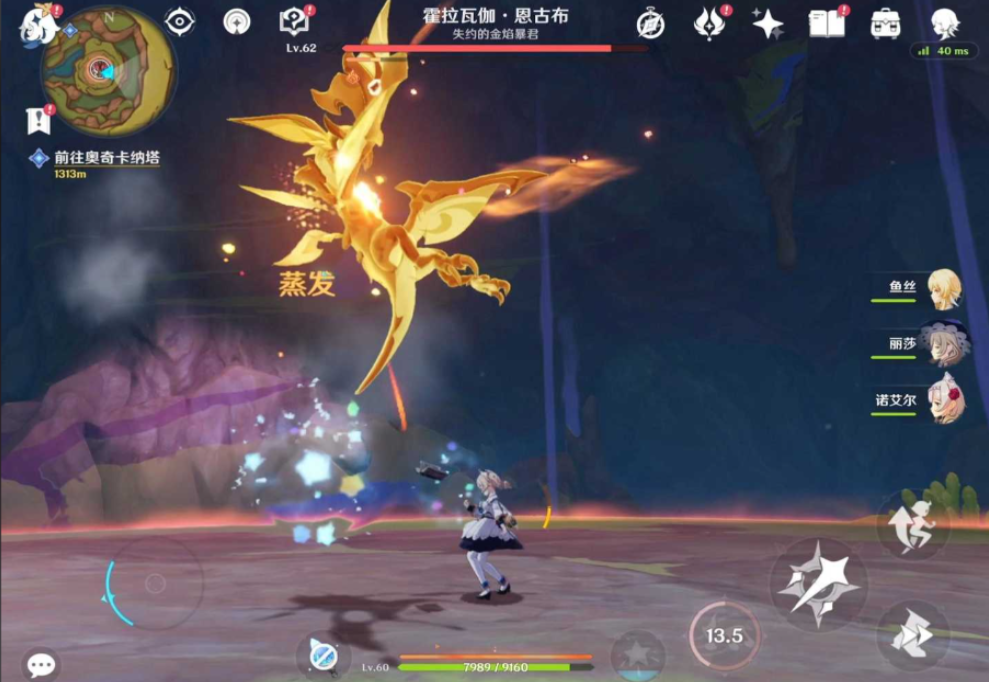
Task: Select the quest tracker 前往奥奇卡纳塔
Action: click(x=107, y=158)
